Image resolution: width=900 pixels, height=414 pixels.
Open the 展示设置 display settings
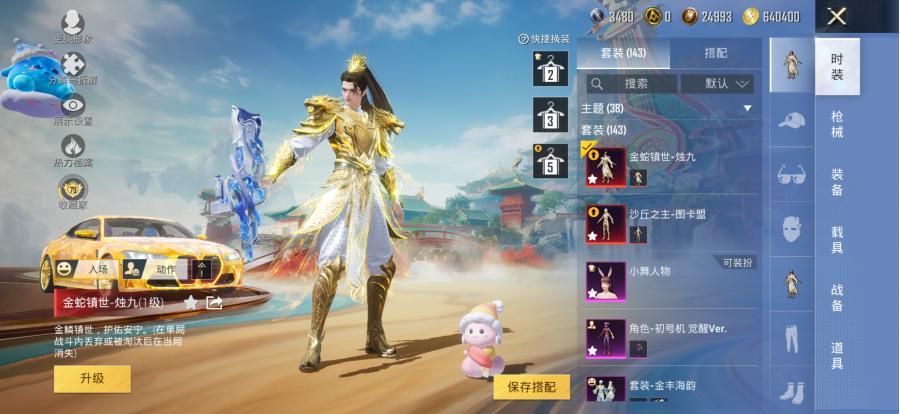coord(73,109)
